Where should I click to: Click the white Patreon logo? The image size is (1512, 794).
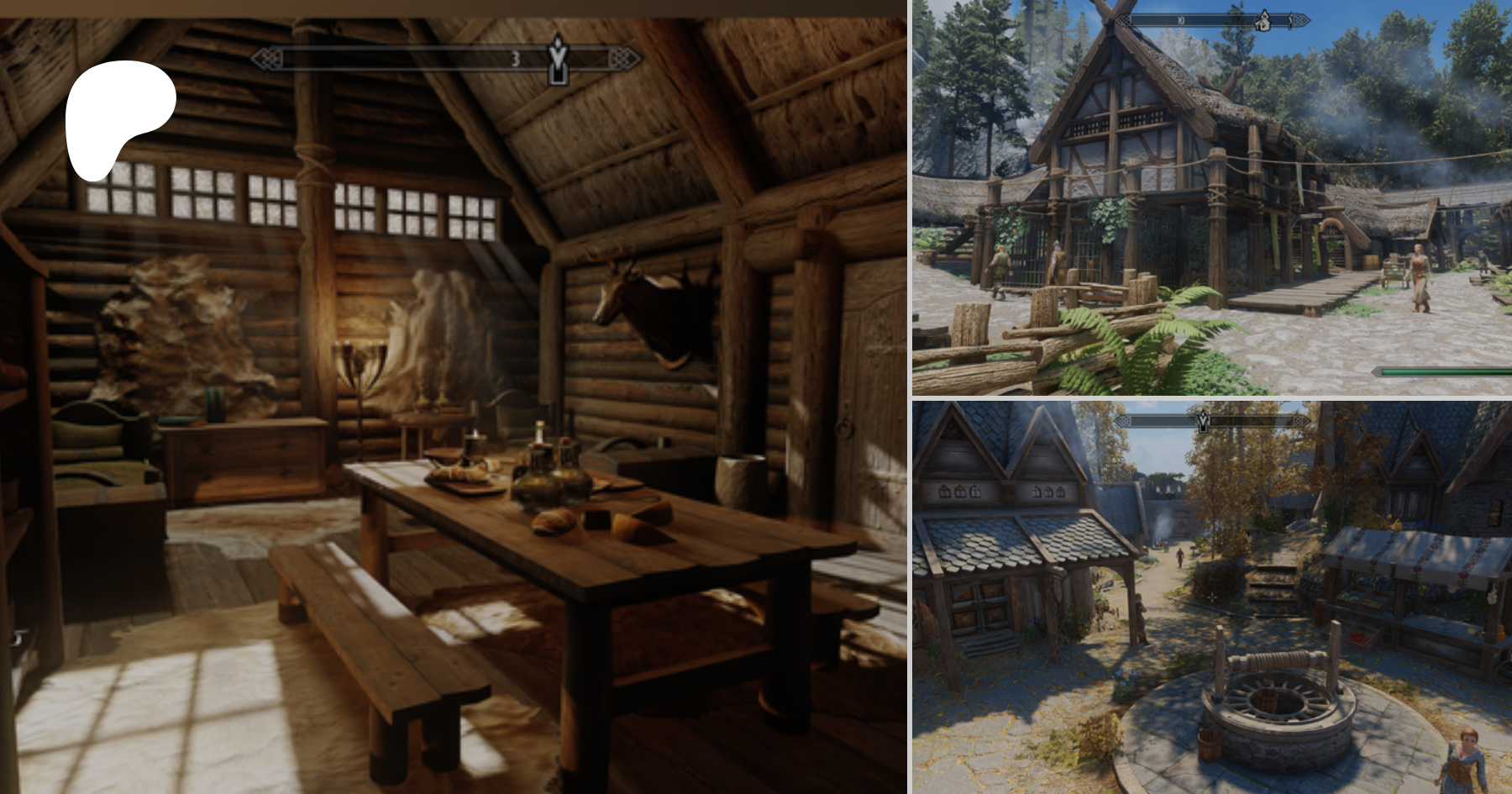[x=118, y=118]
